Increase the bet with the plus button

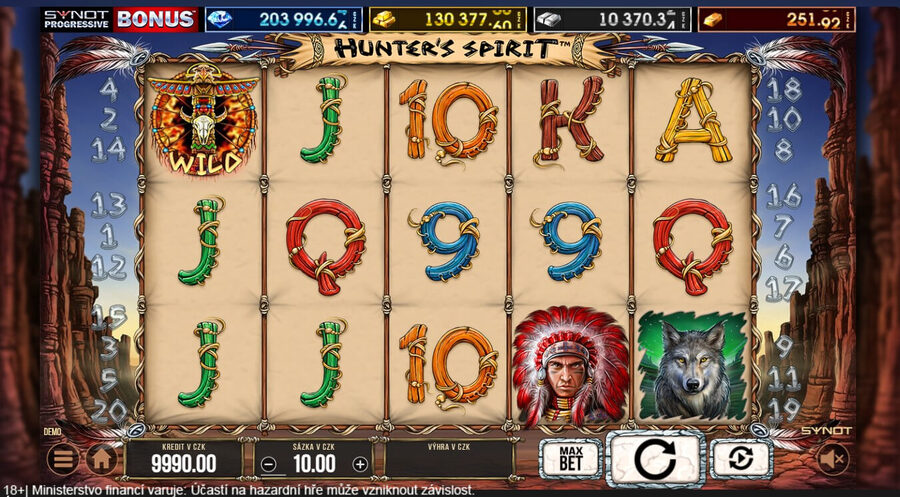coord(360,464)
